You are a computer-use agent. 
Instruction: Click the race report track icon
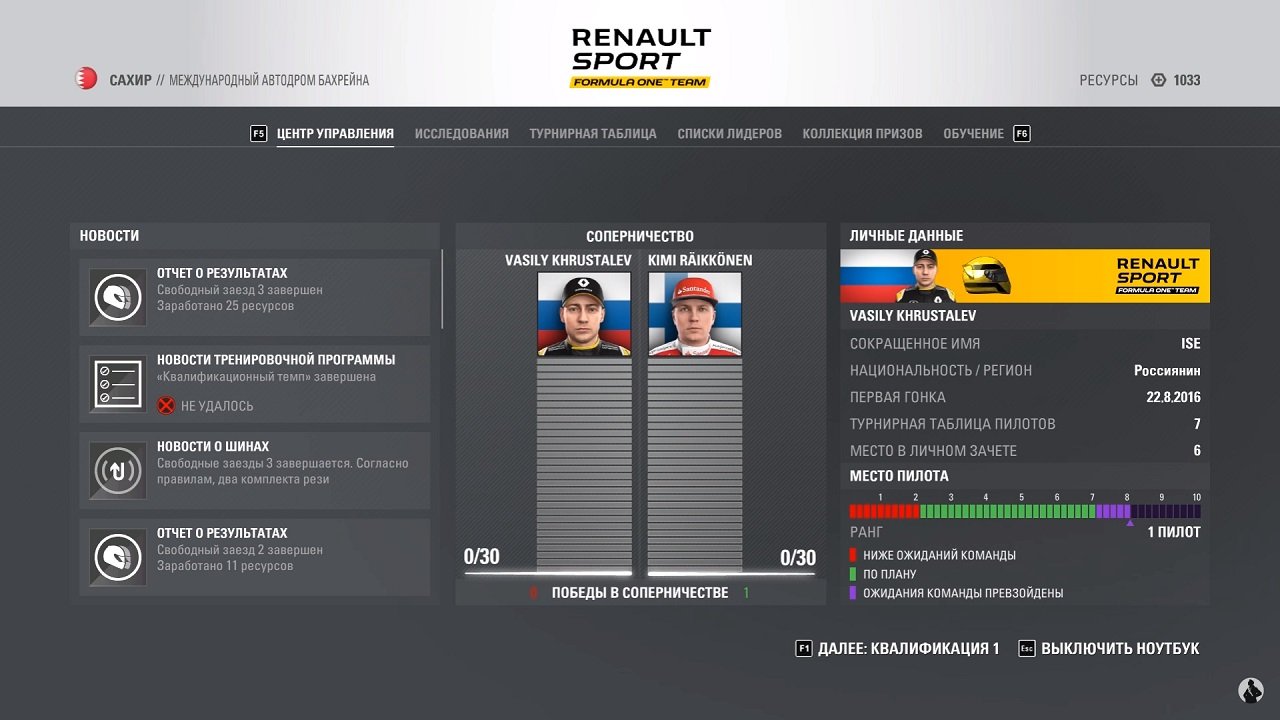[117, 296]
